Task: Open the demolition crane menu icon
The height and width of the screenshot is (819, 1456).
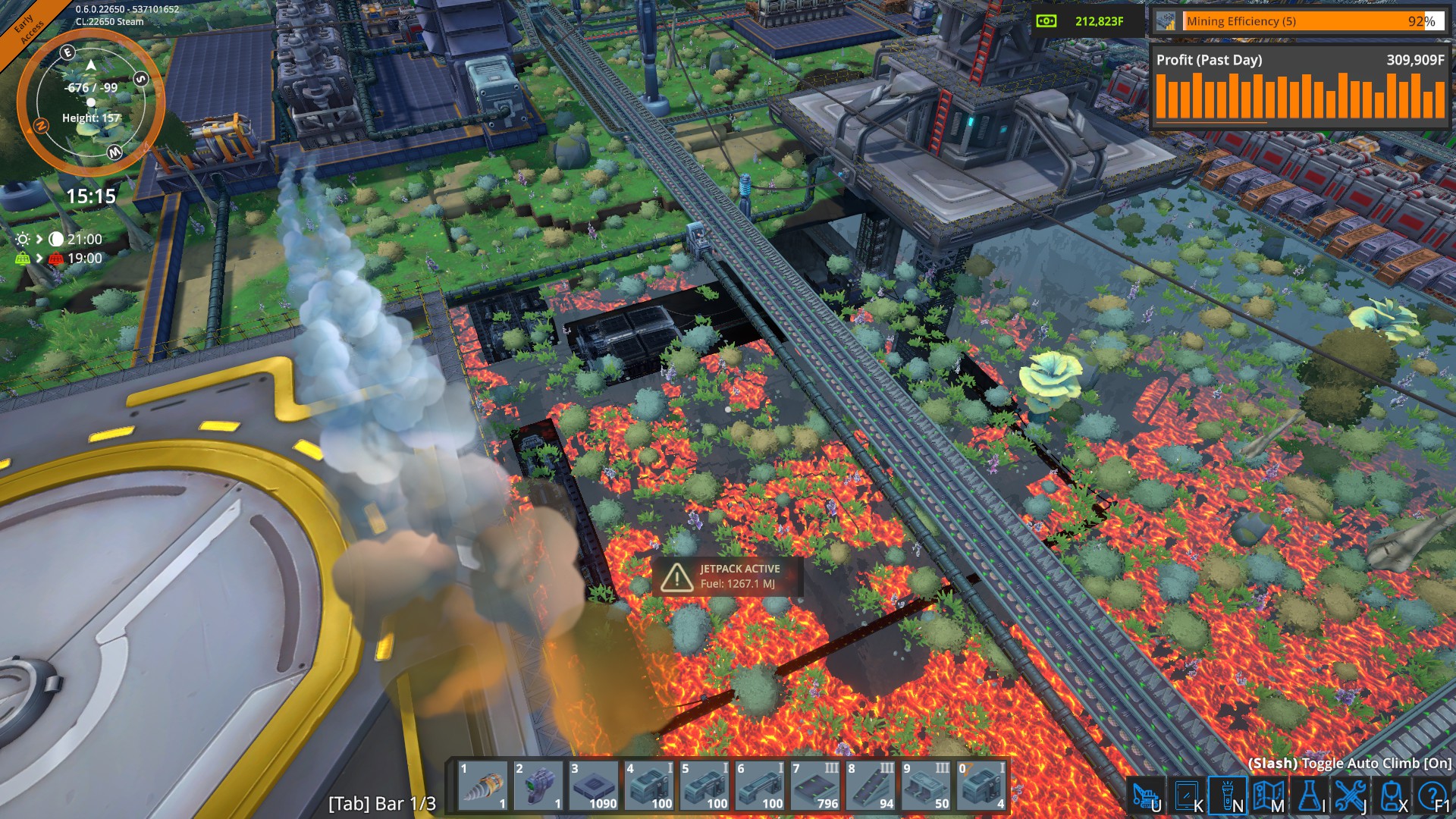Action: (x=1145, y=797)
